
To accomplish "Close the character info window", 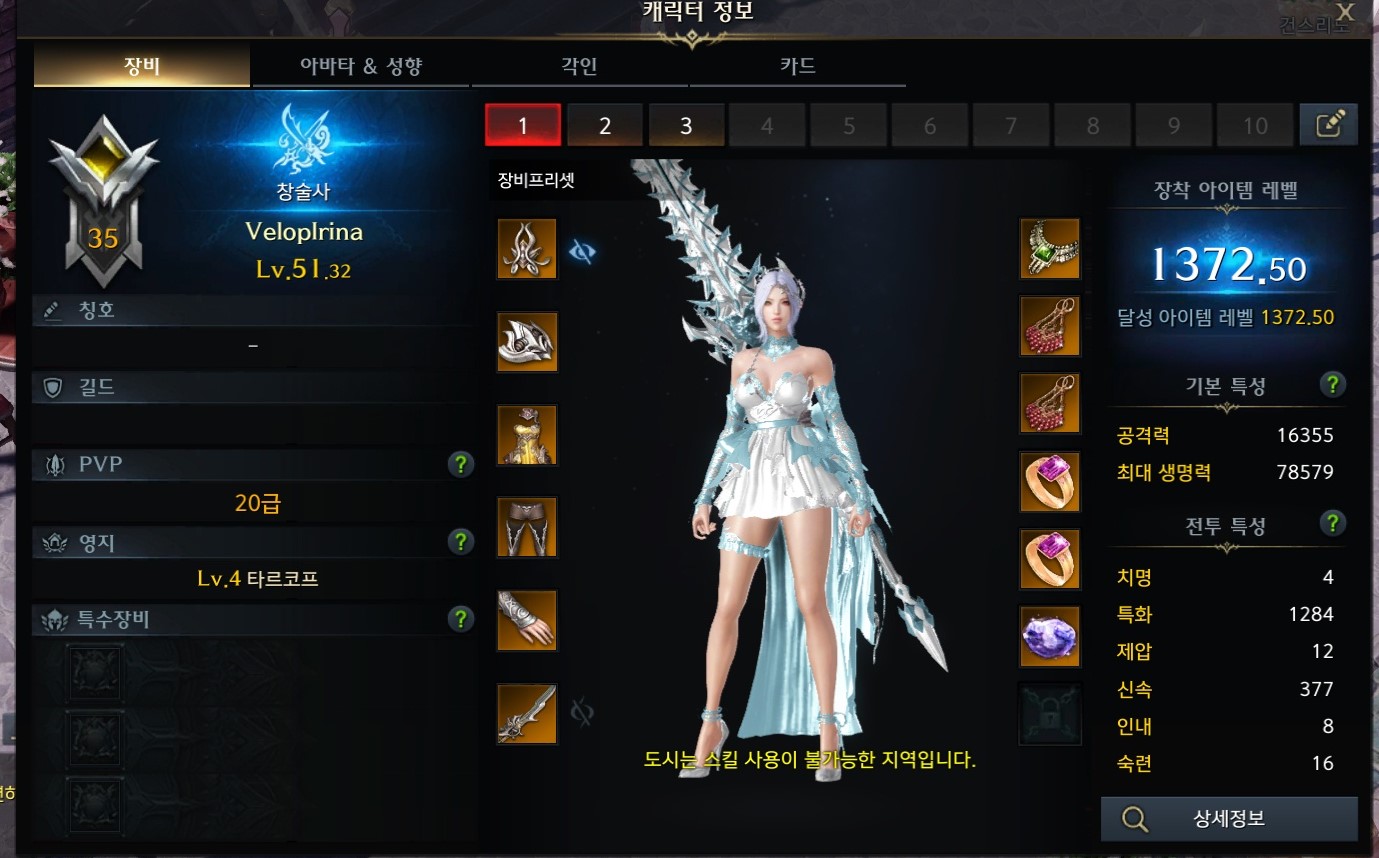I will pos(1345,13).
